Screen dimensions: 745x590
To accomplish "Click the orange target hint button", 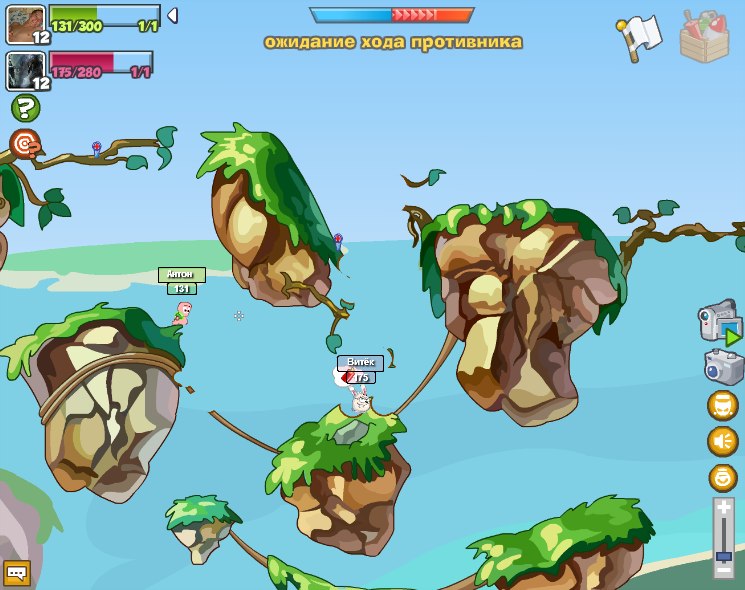I will 25,143.
